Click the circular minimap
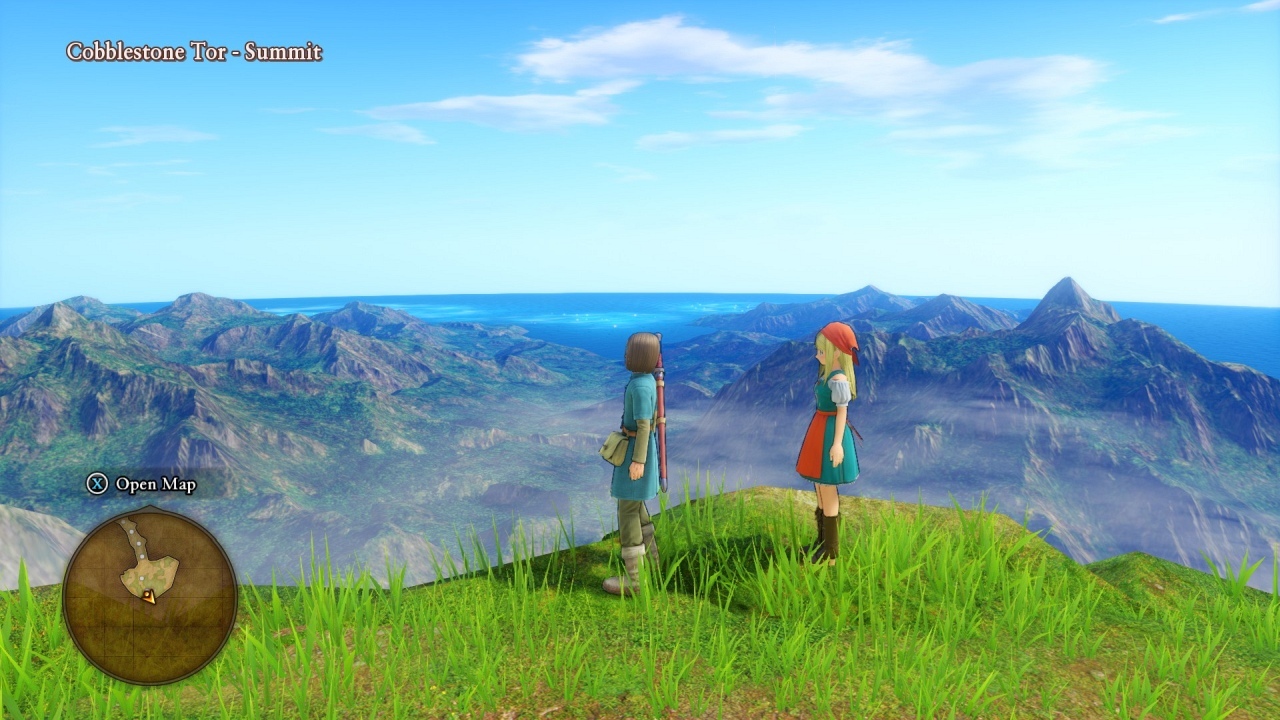This screenshot has height=720, width=1280. (150, 596)
